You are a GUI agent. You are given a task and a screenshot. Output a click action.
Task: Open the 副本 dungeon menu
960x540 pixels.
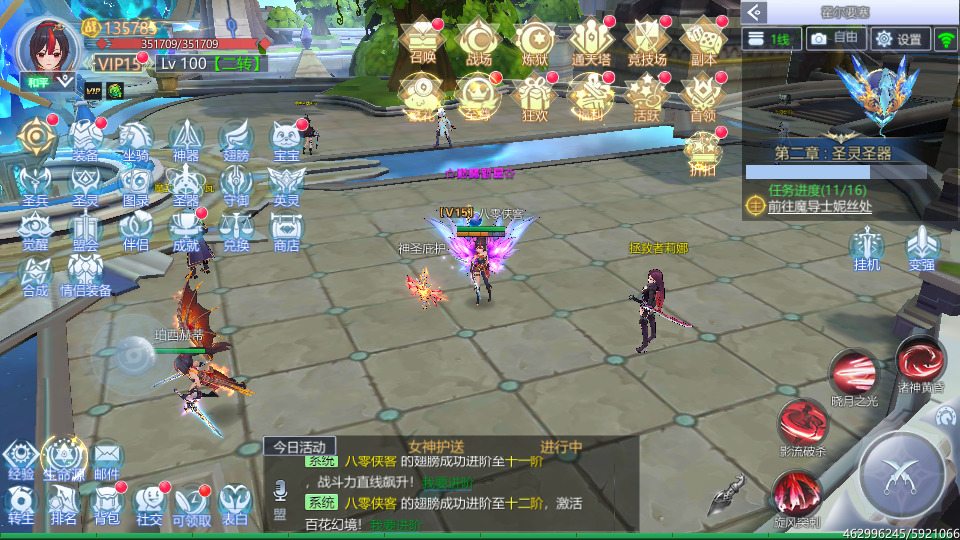(703, 40)
